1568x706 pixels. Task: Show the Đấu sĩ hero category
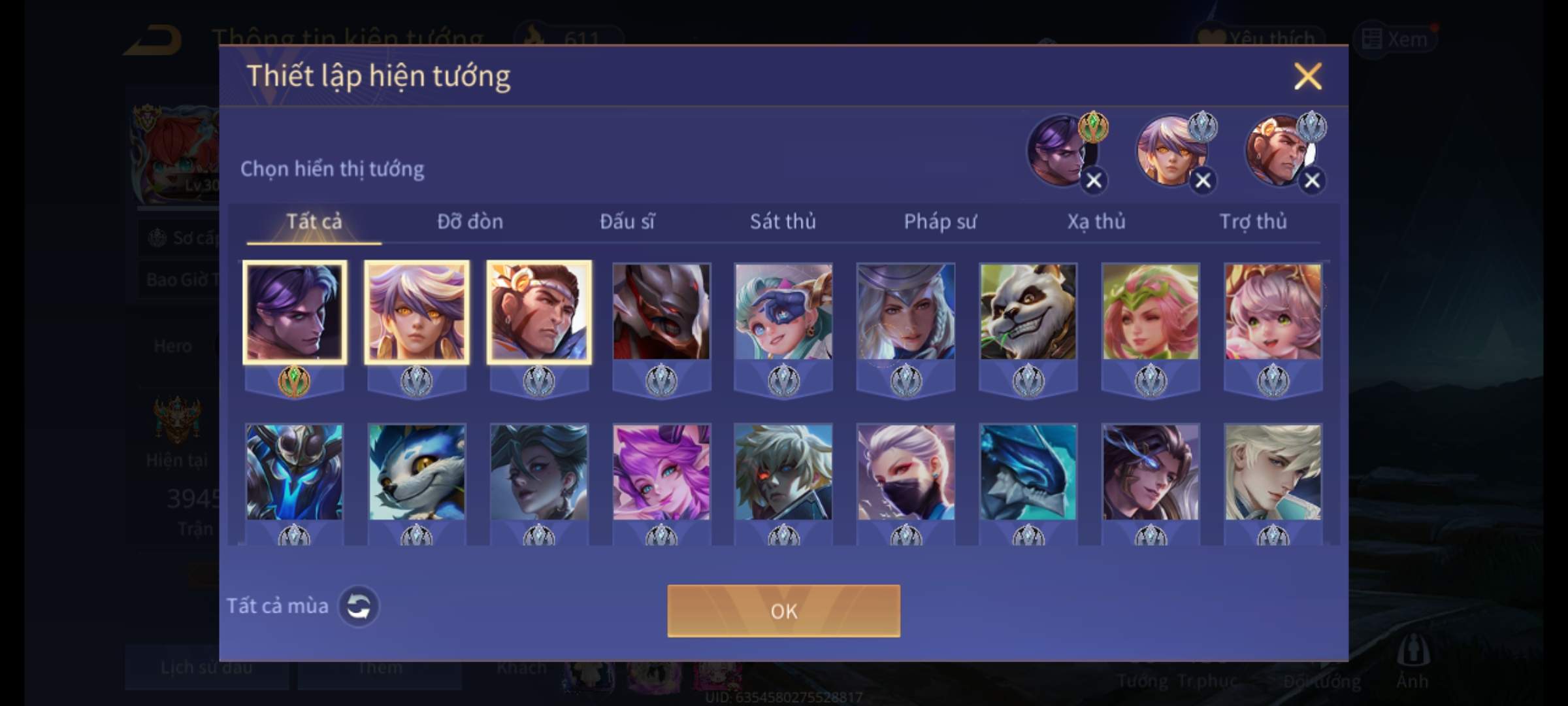point(627,222)
